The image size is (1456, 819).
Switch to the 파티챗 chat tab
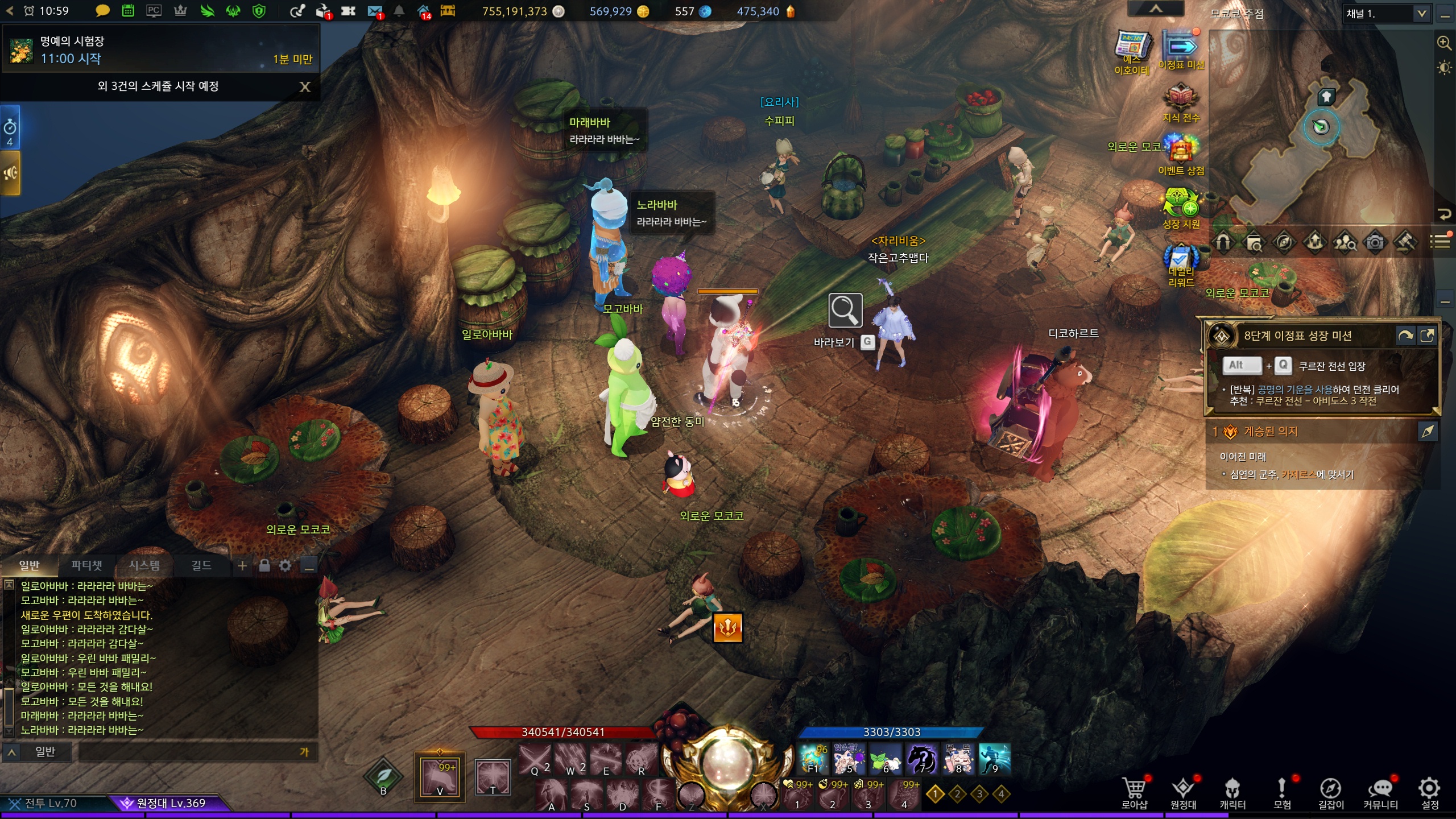[86, 565]
